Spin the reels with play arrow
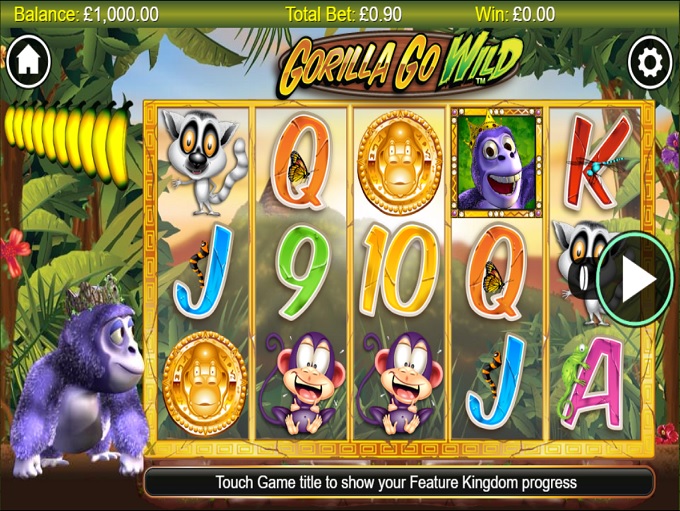The image size is (680, 511). point(635,278)
